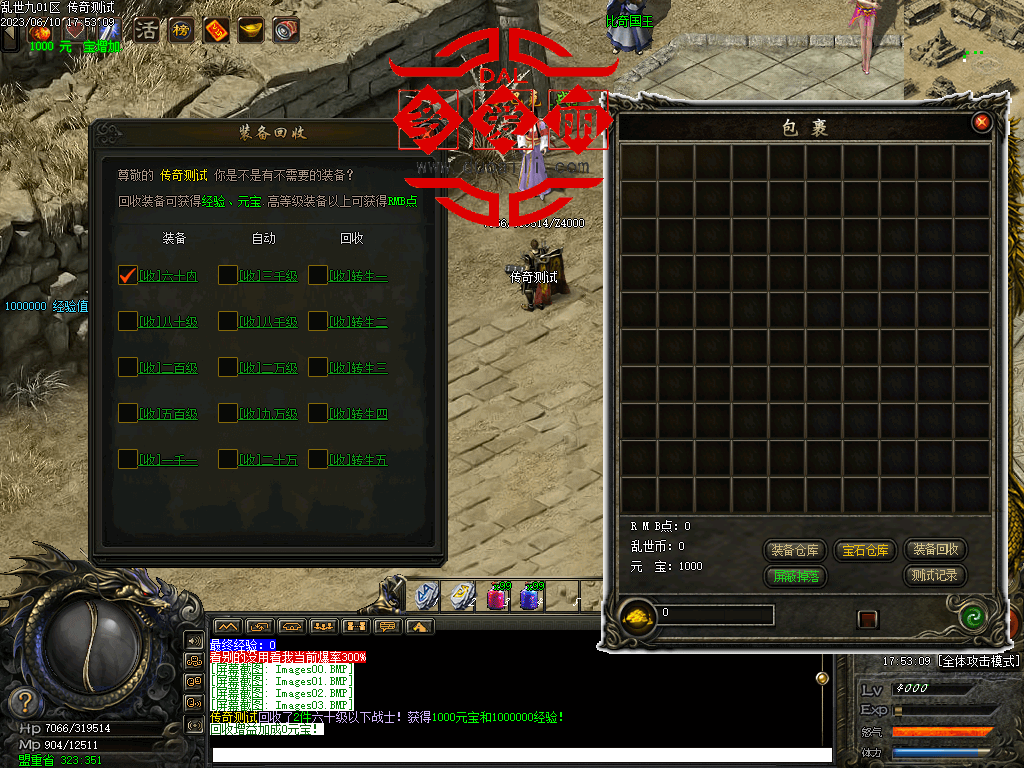The width and height of the screenshot is (1024, 768).
Task: Open the 榜 ranking icon
Action: (x=181, y=30)
